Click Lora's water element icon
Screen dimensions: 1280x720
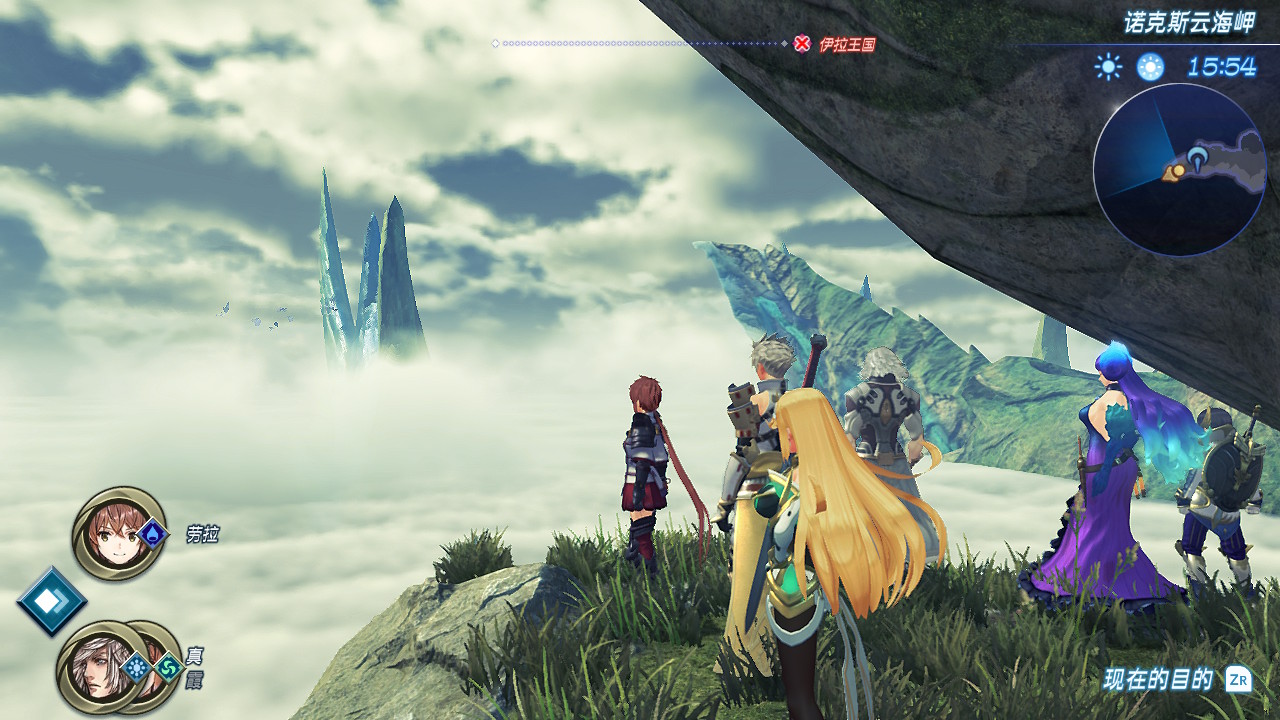[152, 534]
